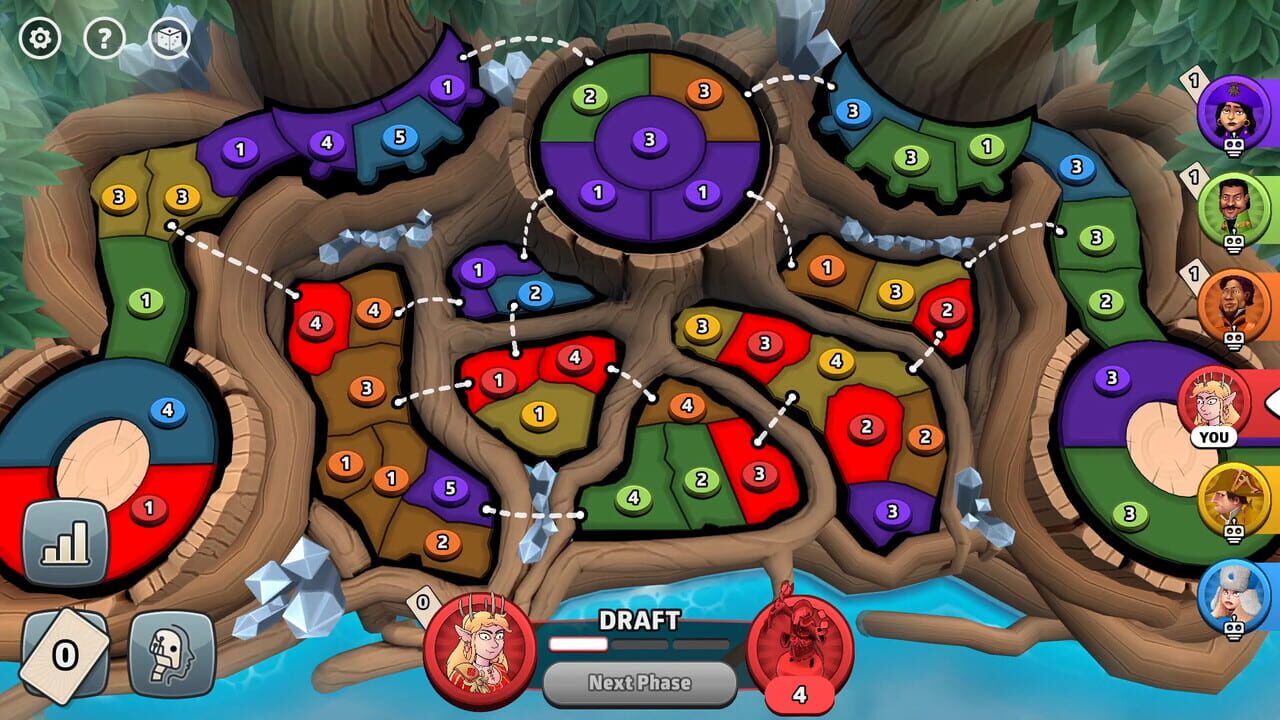Click the dice icon in the top bar
1280x720 pixels.
(x=170, y=38)
